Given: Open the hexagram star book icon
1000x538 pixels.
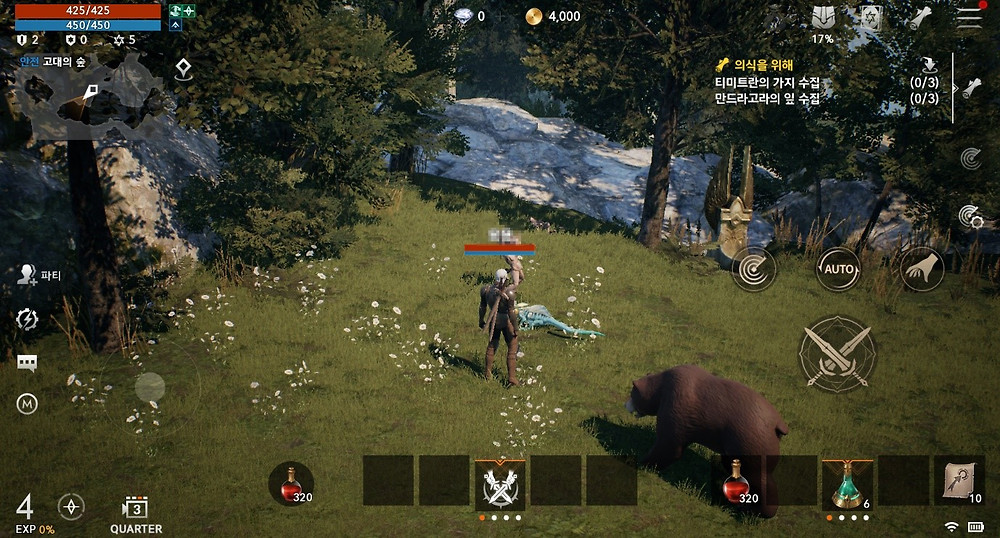Looking at the screenshot, I should point(870,17).
